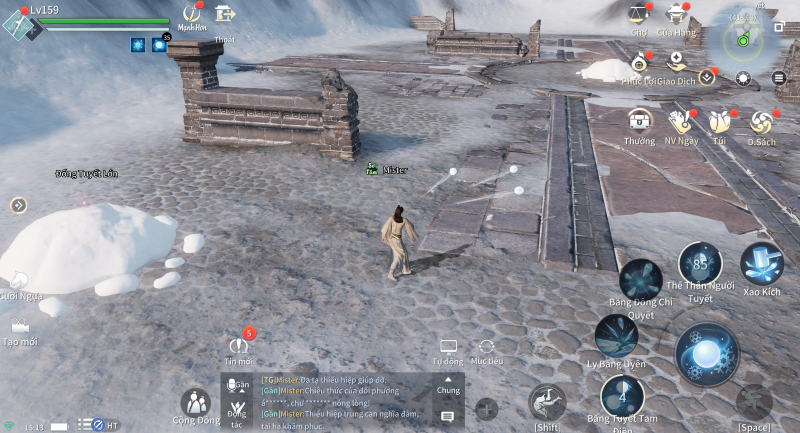Screen dimensions: 800x433
Task: Open the Cộng Đồng community menu
Action: click(x=195, y=403)
